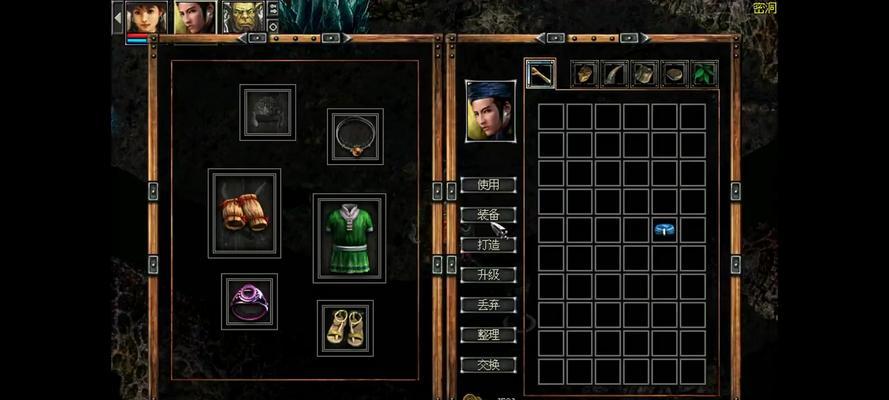Sort the bag with 整理
The width and height of the screenshot is (889, 400).
pyautogui.click(x=488, y=335)
